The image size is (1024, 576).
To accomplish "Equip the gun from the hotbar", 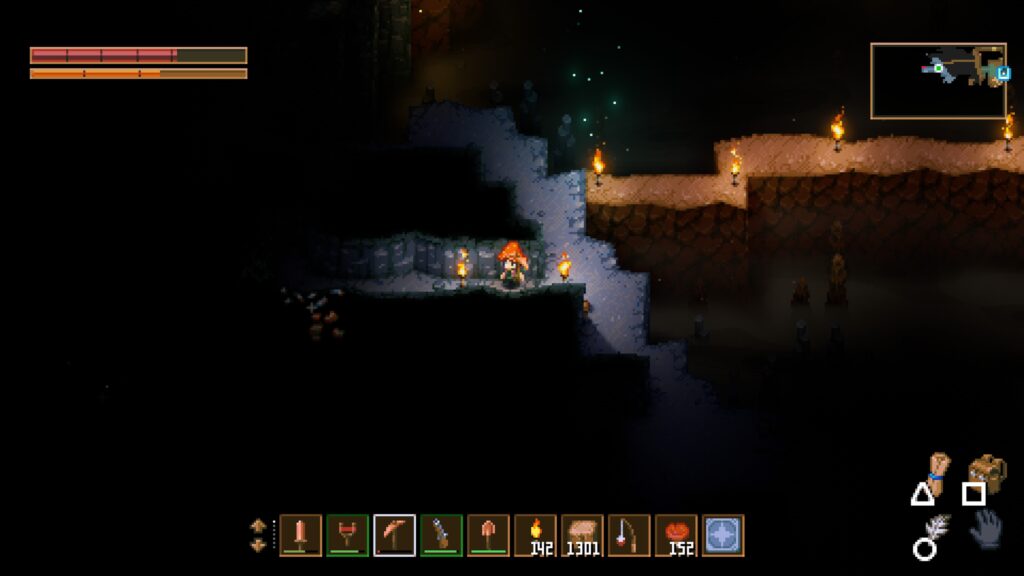I will pos(441,535).
